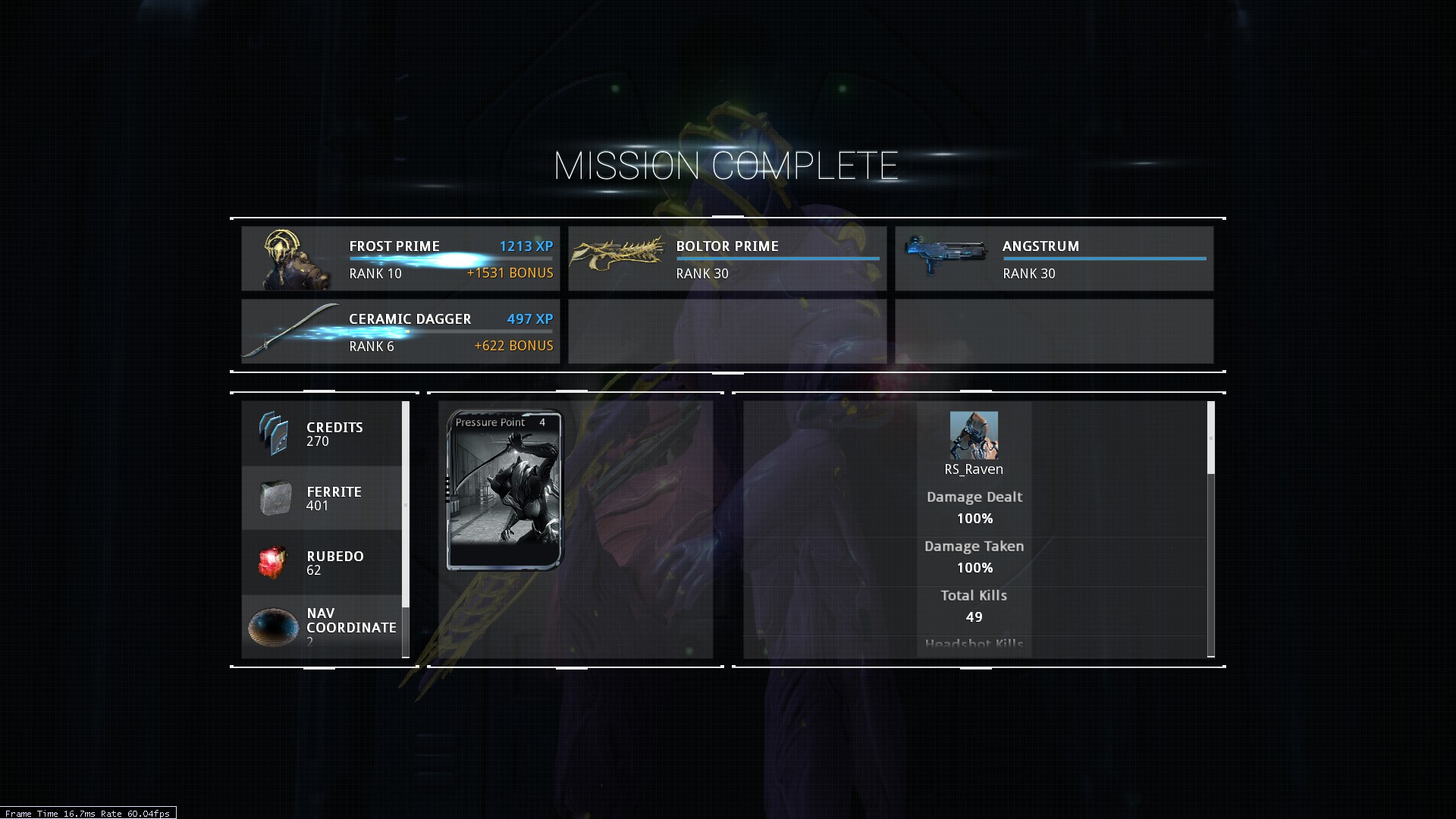Click the Ferrite resource row
1456x819 pixels.
tap(322, 498)
